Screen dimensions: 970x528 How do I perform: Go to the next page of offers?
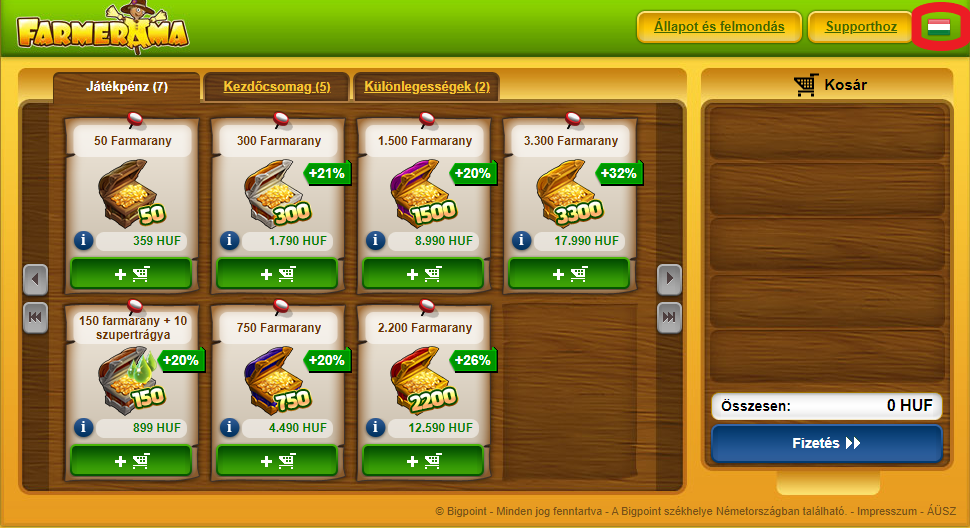[x=669, y=278]
